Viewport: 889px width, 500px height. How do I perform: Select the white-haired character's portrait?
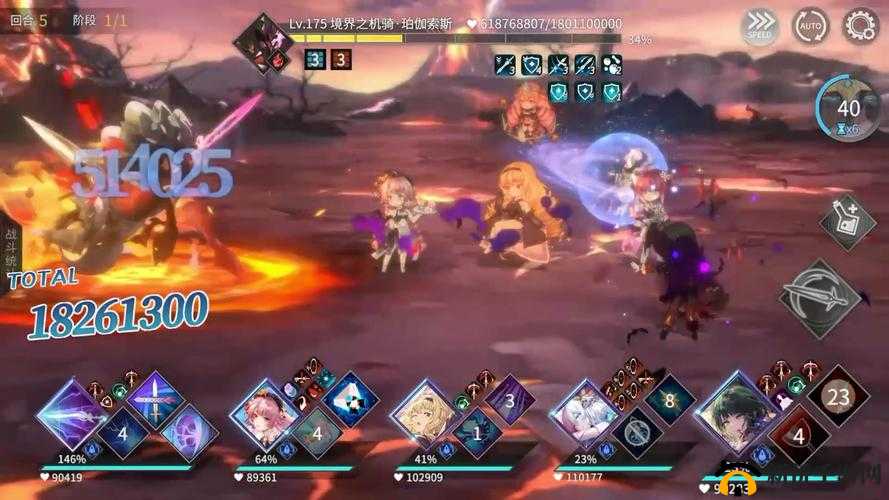[x=586, y=412]
